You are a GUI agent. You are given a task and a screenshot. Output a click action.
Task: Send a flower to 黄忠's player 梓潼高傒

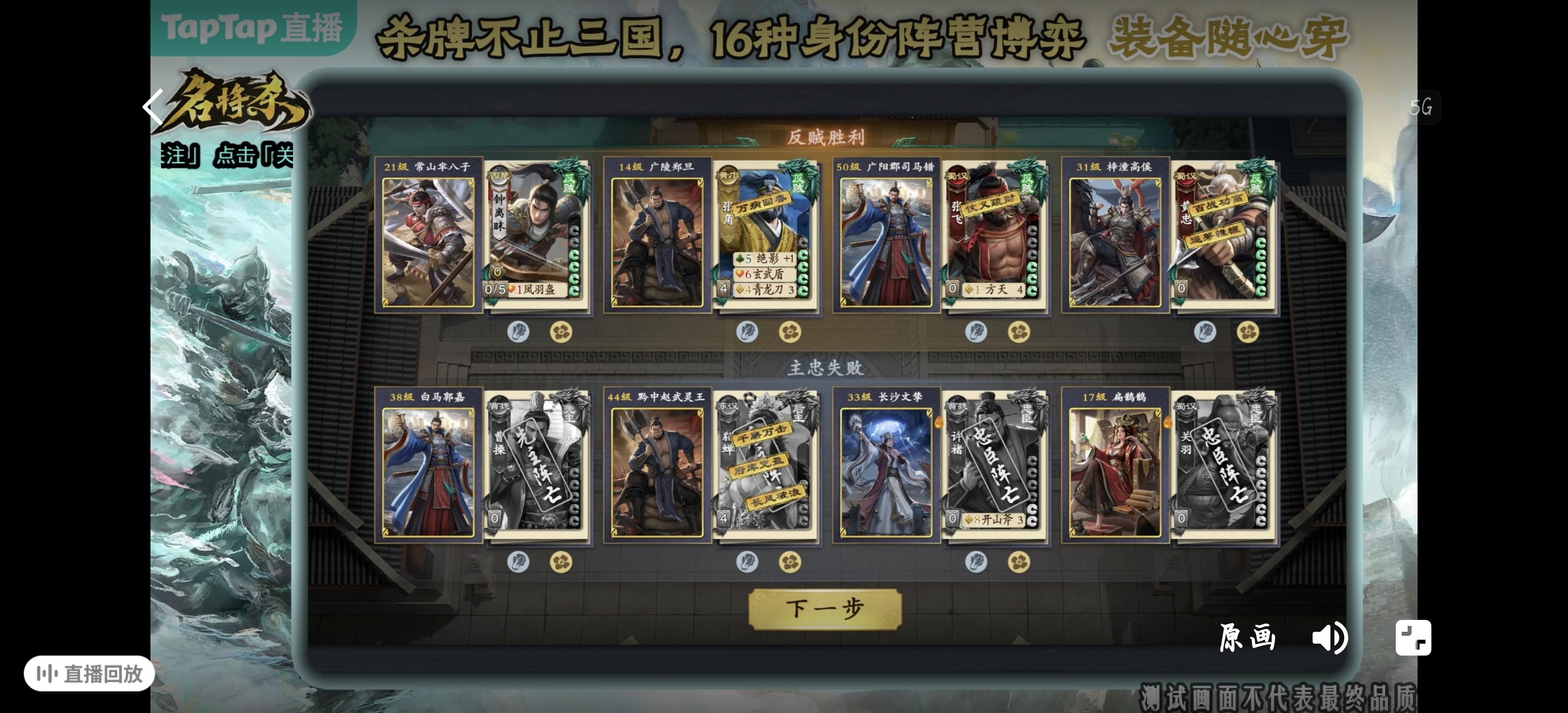(x=1250, y=331)
